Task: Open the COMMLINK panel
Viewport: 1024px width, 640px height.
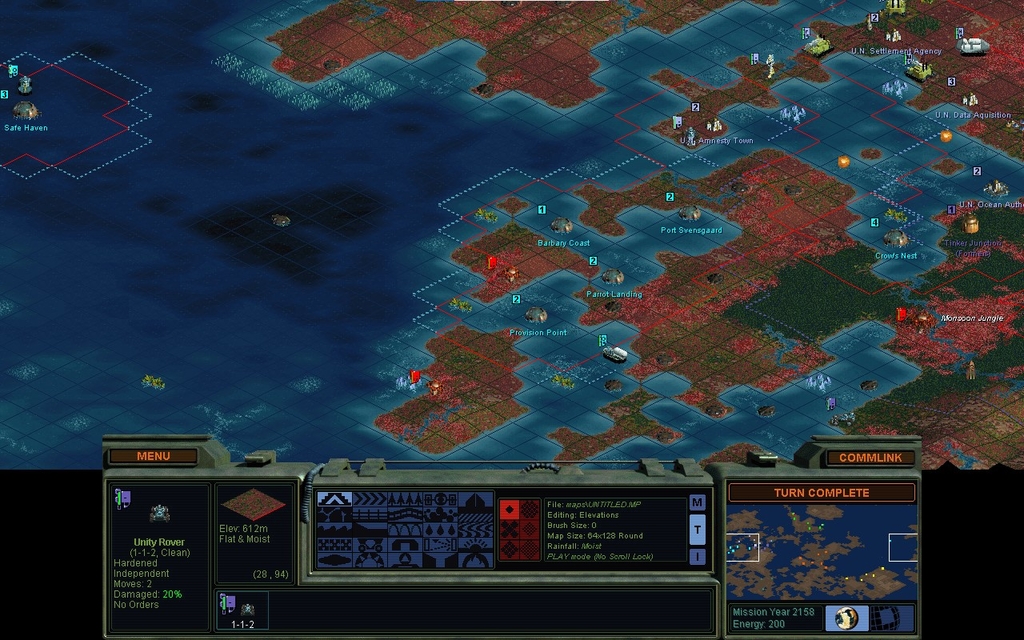Action: tap(870, 458)
